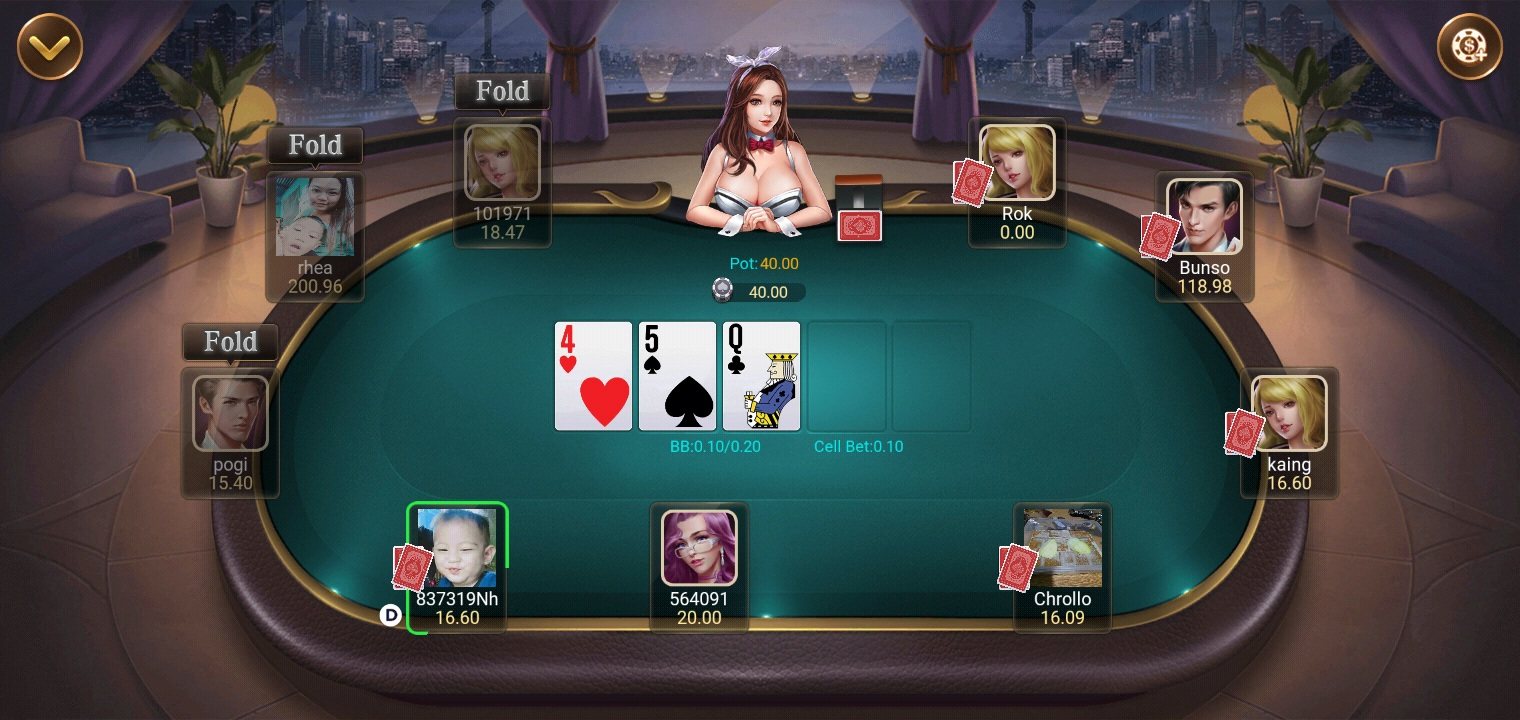Tap player pogi's avatar
Viewport: 1520px width, 720px height.
click(230, 413)
